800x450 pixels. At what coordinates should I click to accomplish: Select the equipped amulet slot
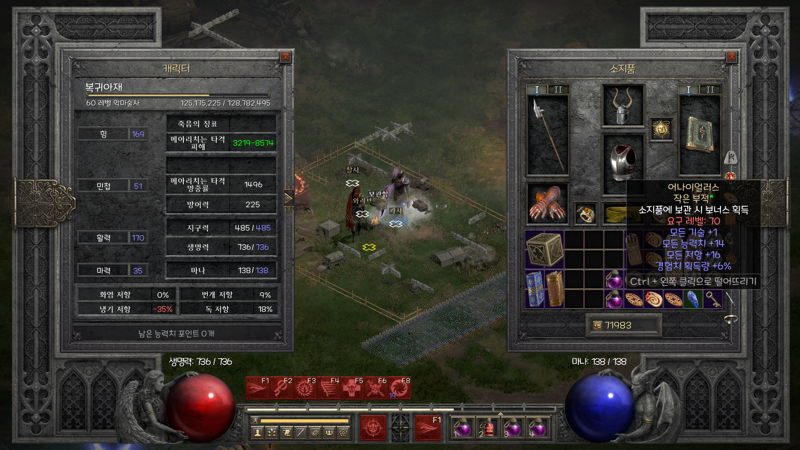(x=660, y=127)
